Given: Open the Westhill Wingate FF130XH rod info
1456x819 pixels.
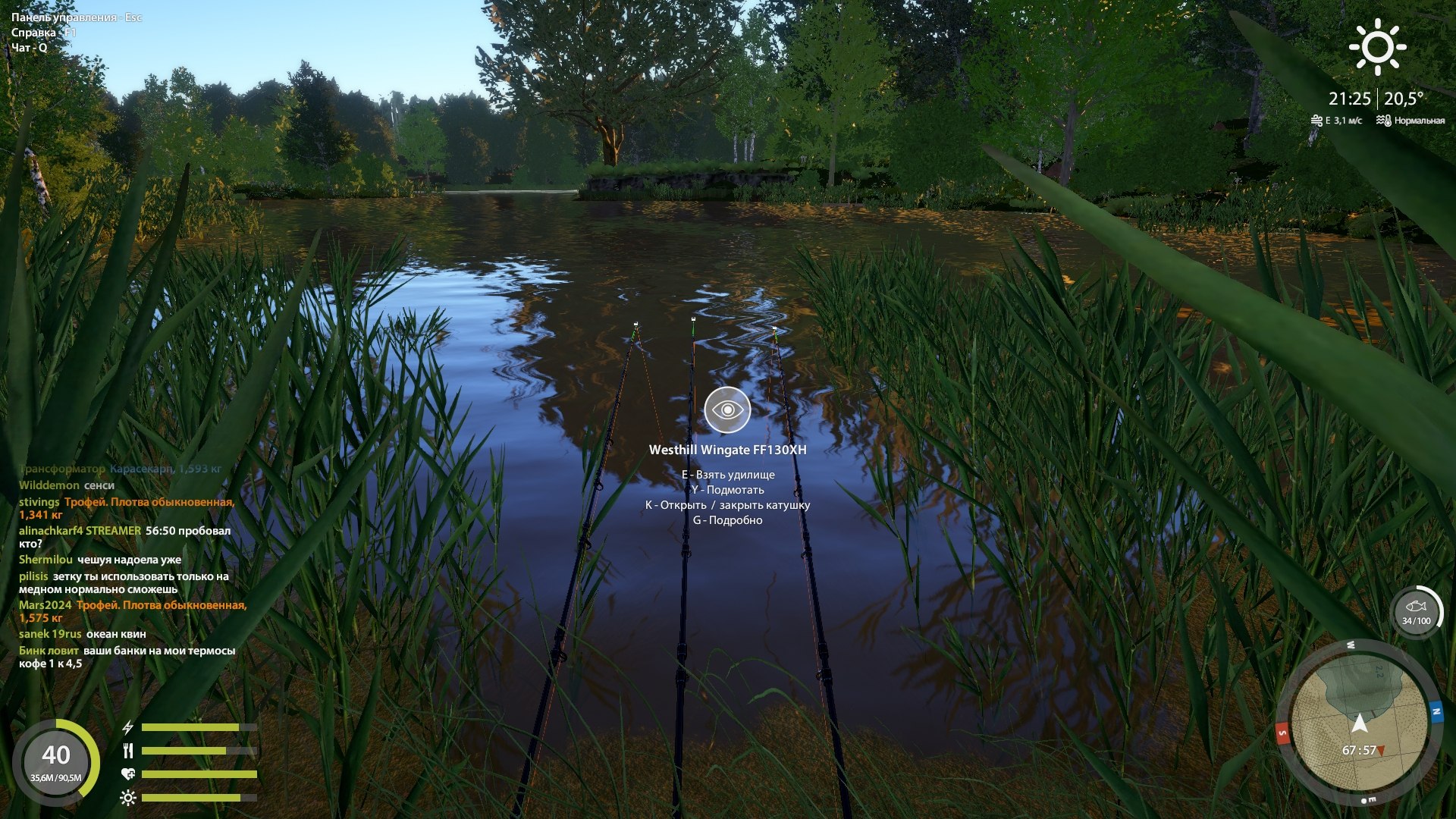Looking at the screenshot, I should click(x=727, y=449).
